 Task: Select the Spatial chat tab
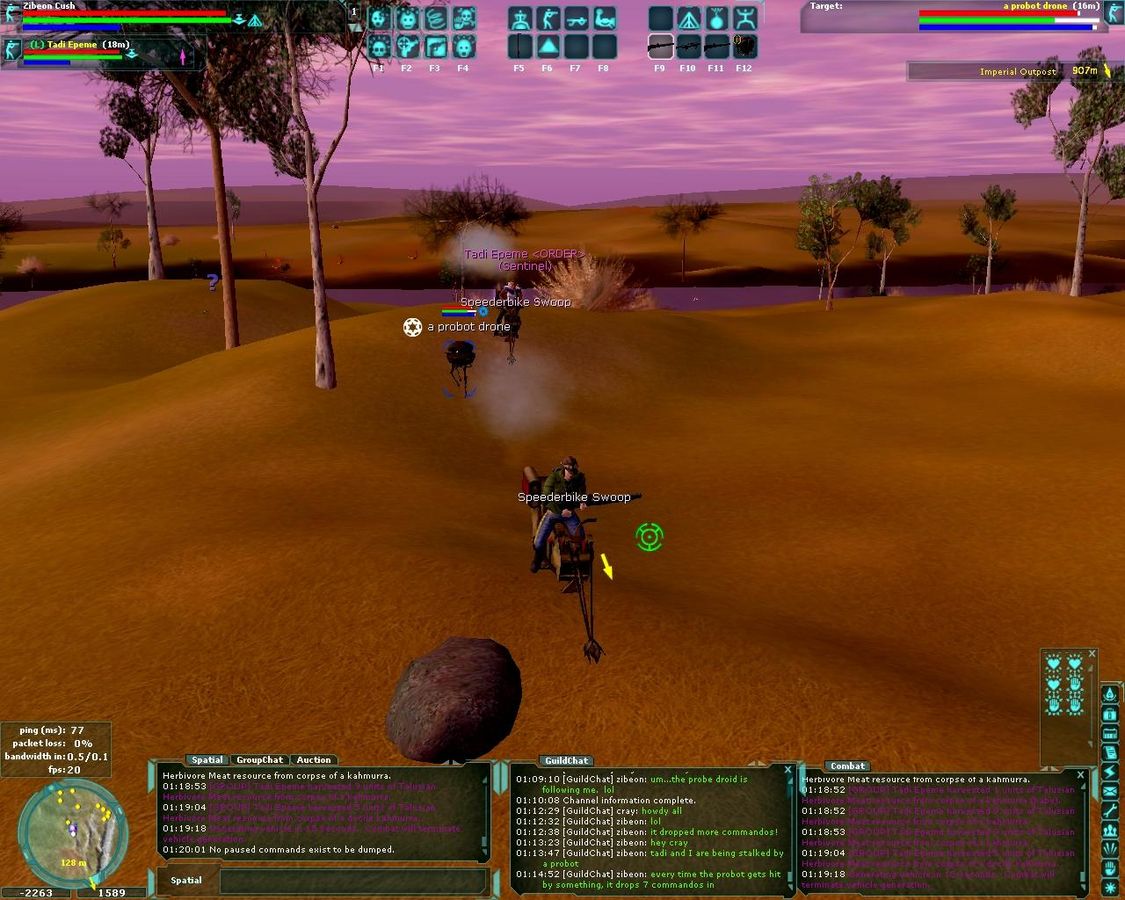pyautogui.click(x=207, y=760)
